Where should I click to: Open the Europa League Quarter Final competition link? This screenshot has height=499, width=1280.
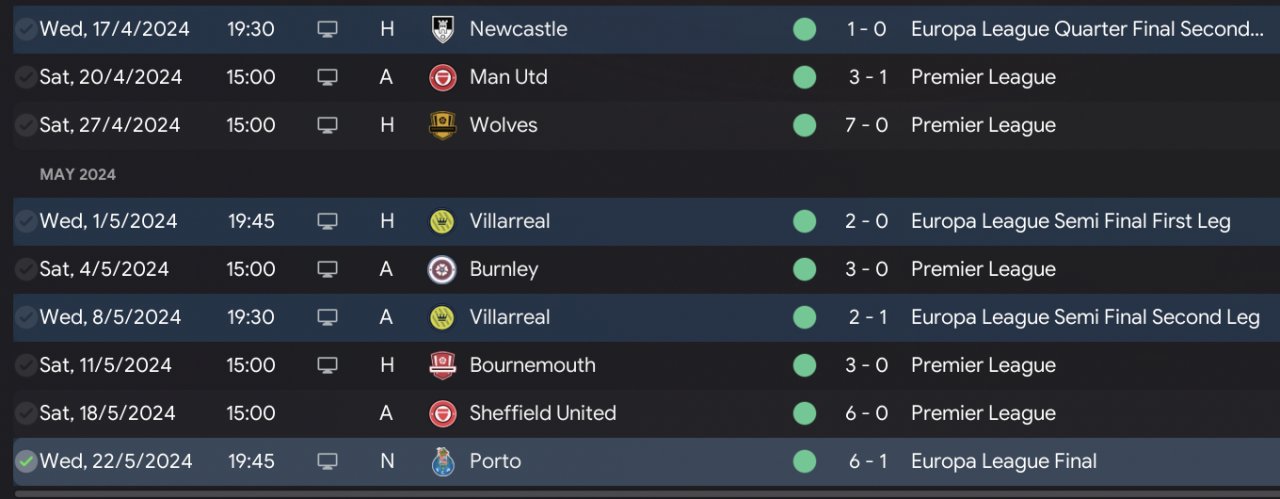tap(1087, 29)
